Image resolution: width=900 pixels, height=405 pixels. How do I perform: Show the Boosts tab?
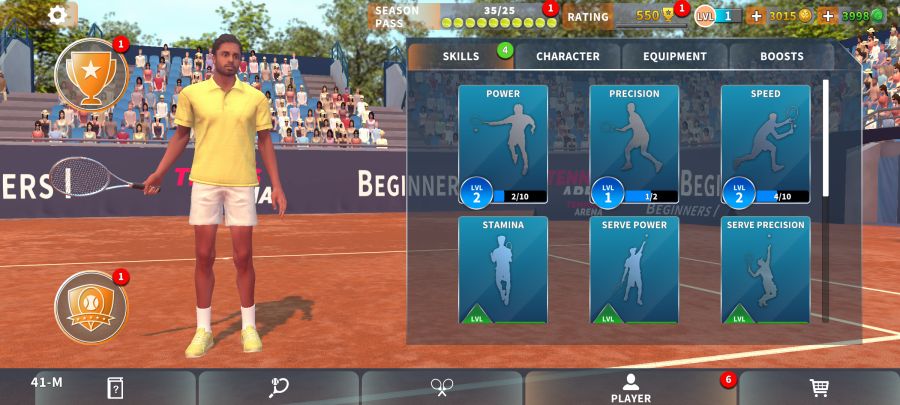(781, 56)
